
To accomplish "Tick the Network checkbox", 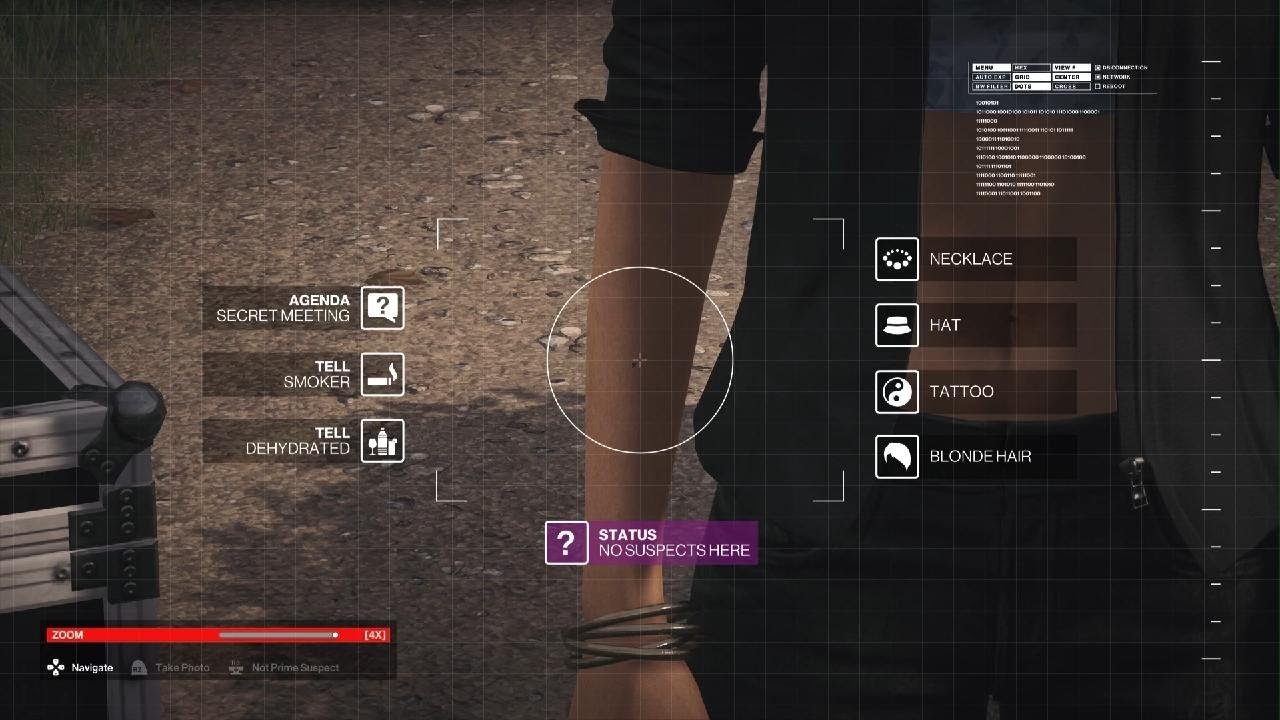I will point(1098,77).
